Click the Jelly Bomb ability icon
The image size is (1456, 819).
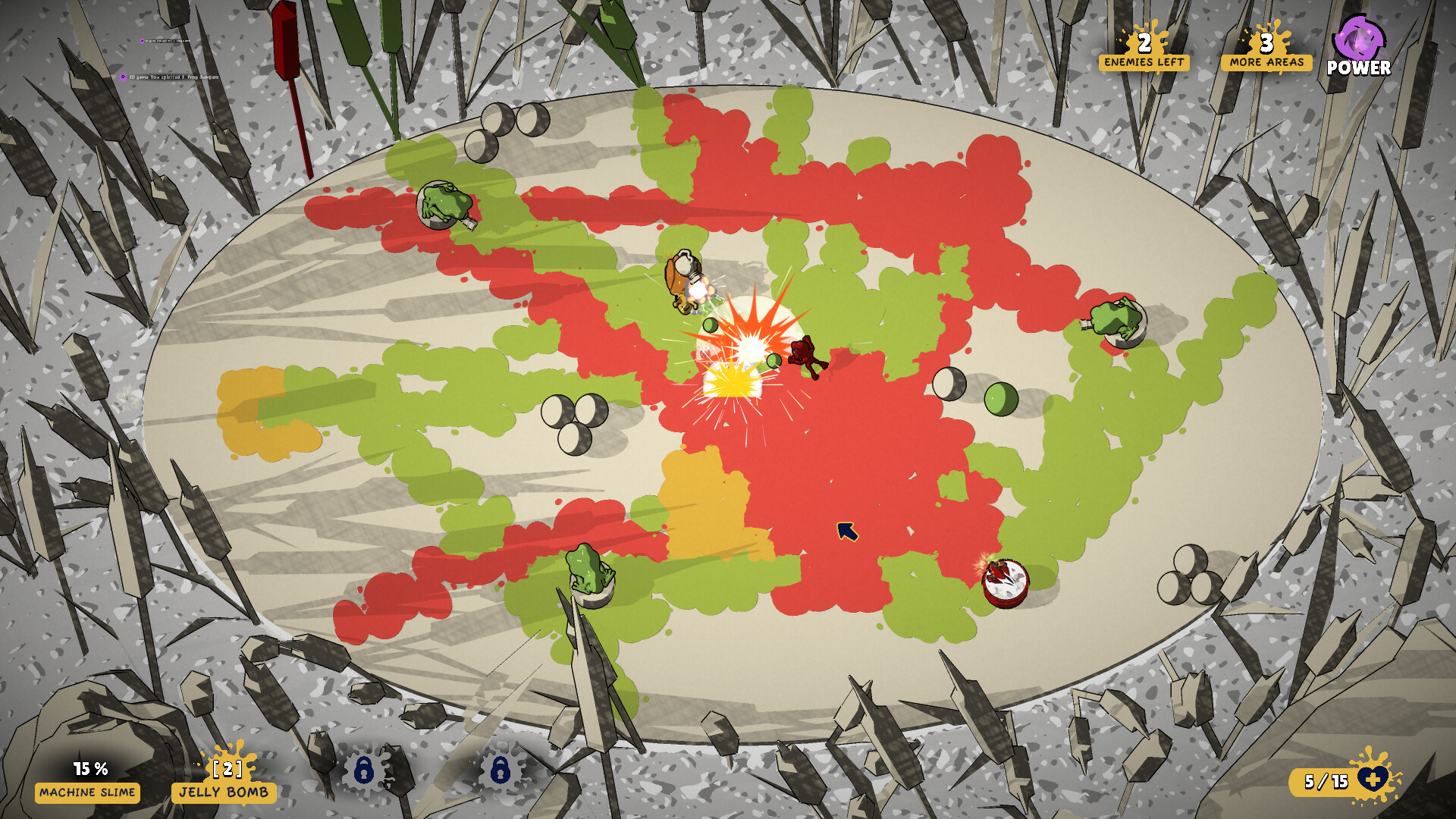(226, 780)
